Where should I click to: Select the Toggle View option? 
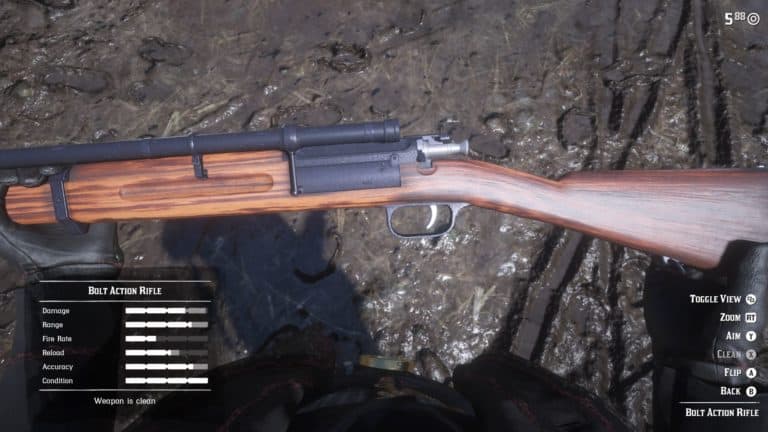(x=722, y=298)
